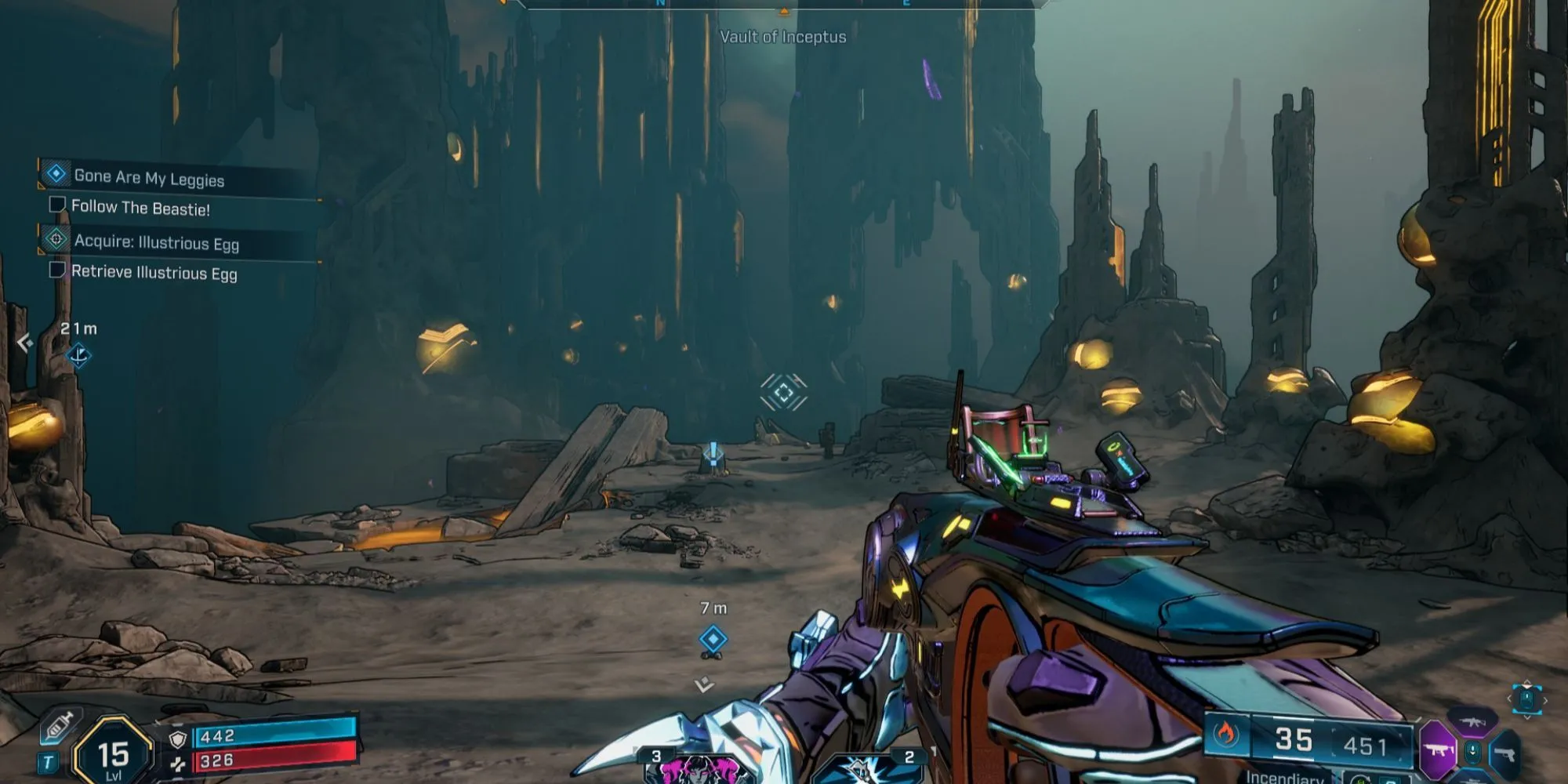The image size is (1568, 784).
Task: Click the mouse-scroll selector icon with arrows
Action: [x=1526, y=699]
